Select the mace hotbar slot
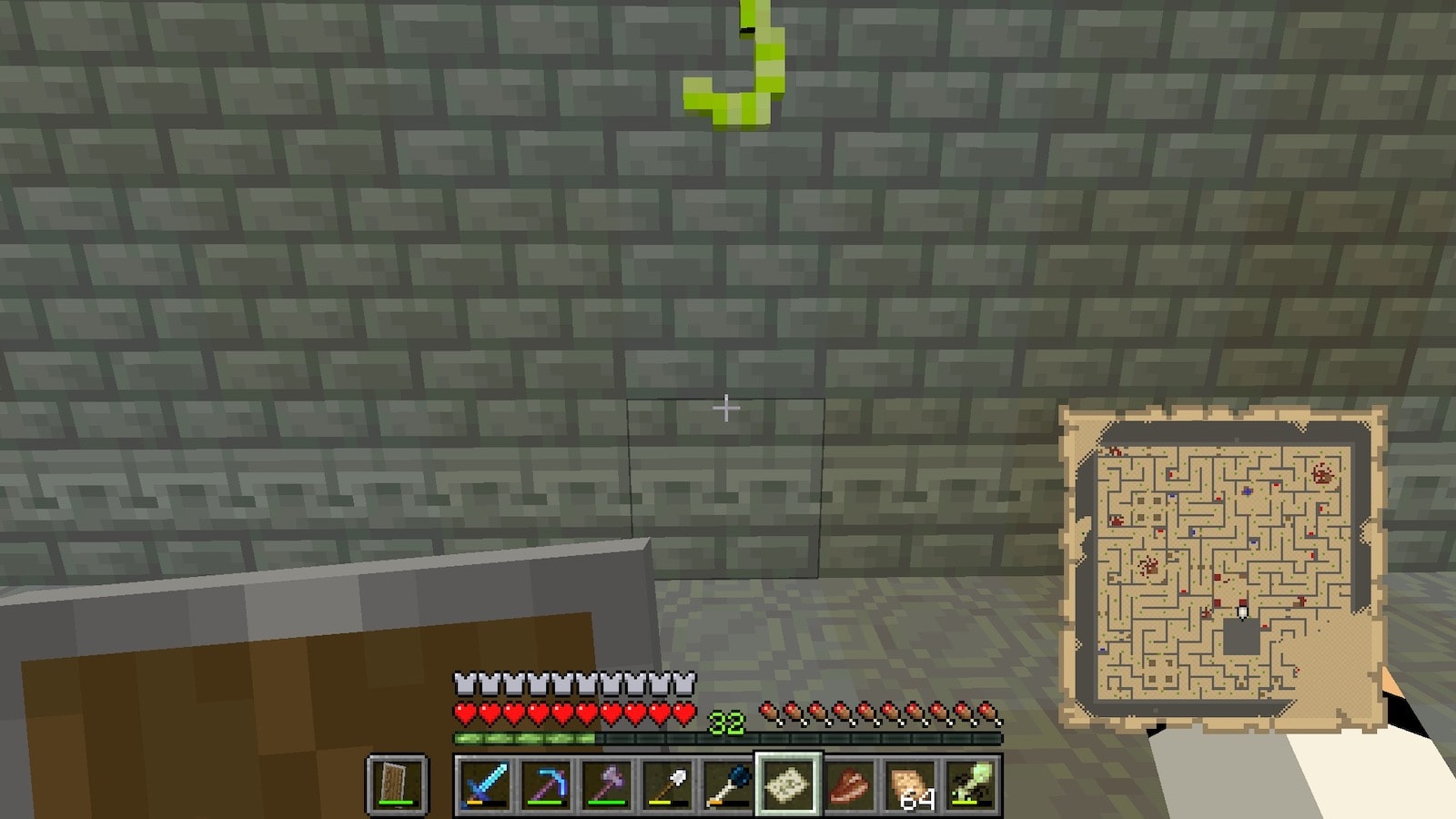The width and height of the screenshot is (1456, 819). tap(728, 784)
